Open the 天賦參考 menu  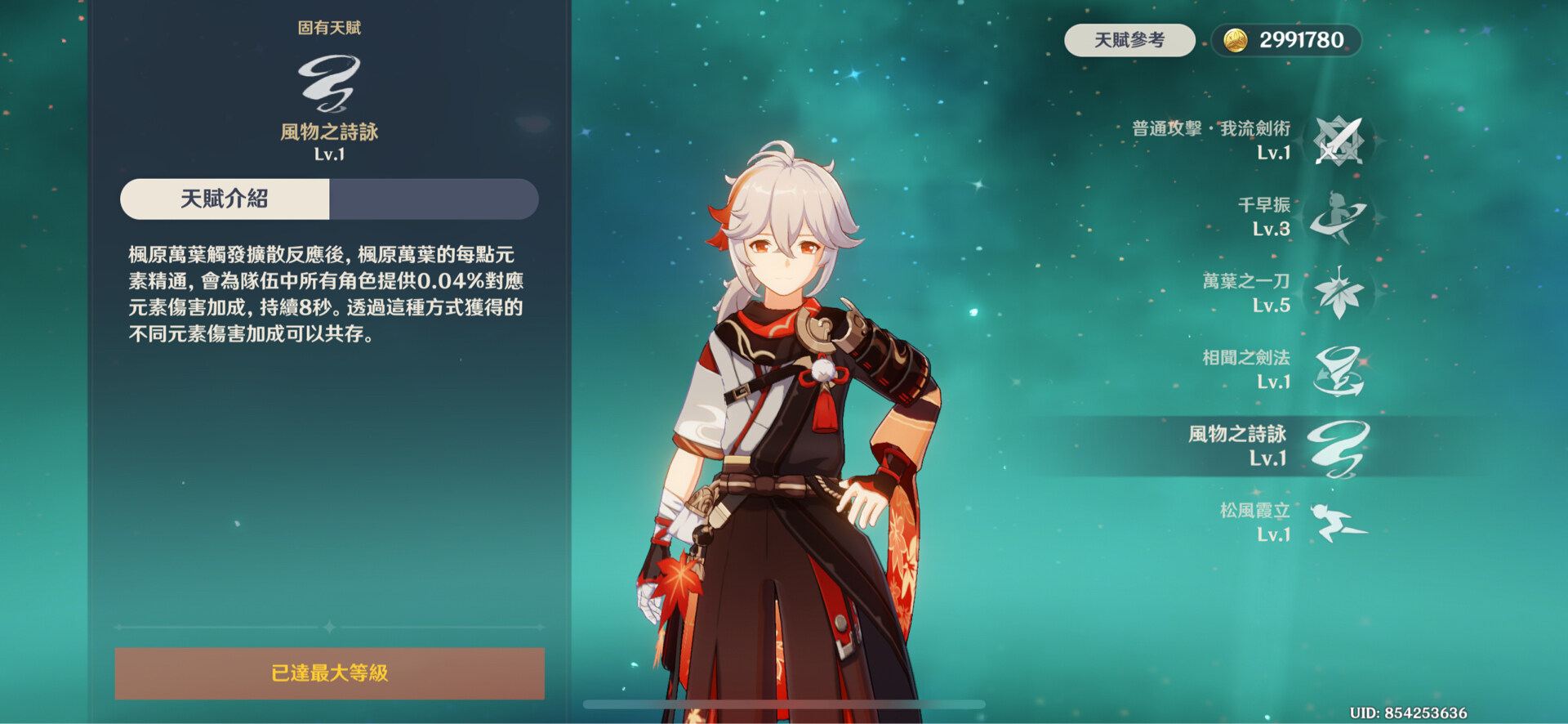coord(1129,37)
